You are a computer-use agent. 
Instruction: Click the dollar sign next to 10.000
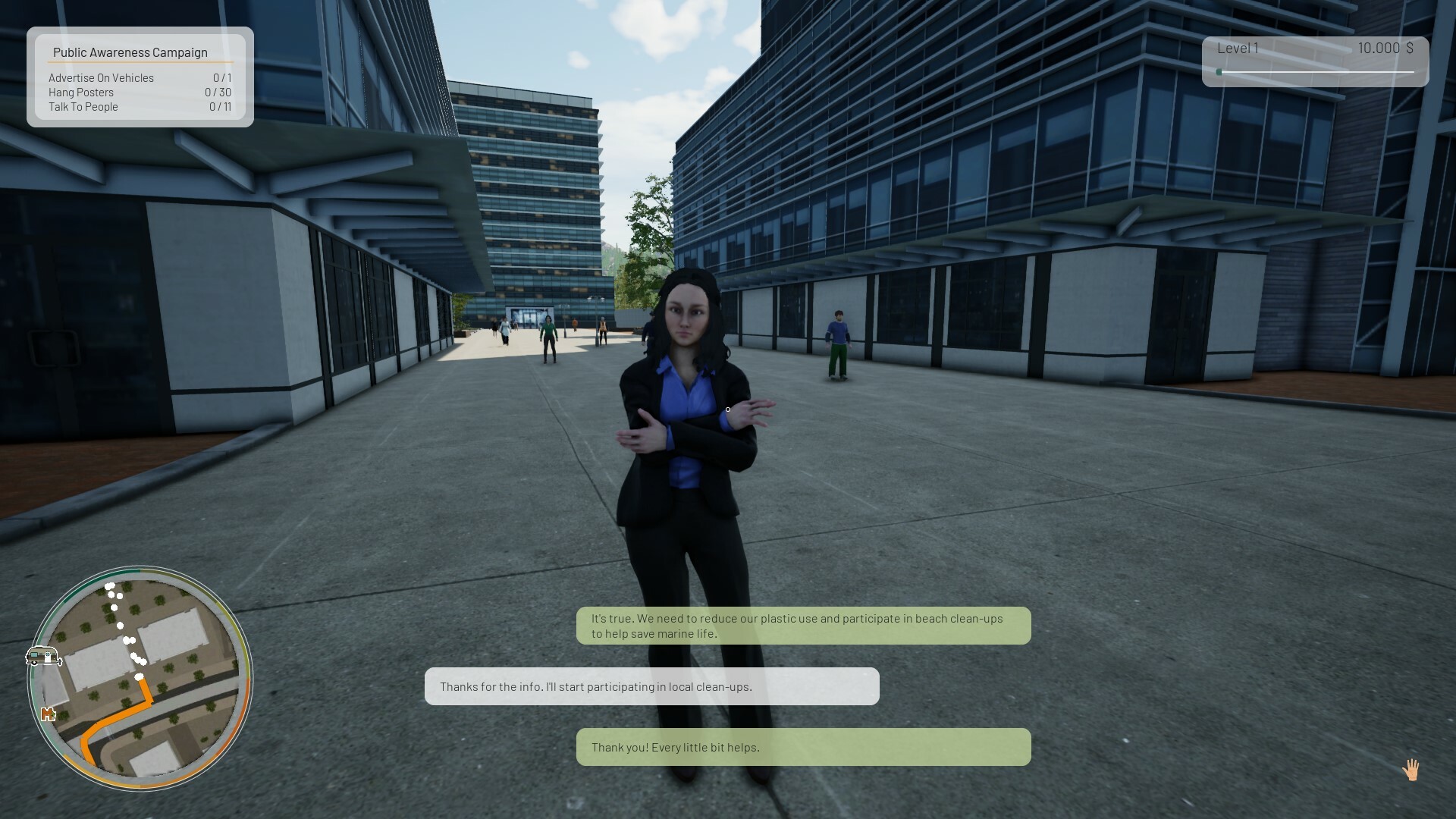pyautogui.click(x=1409, y=48)
